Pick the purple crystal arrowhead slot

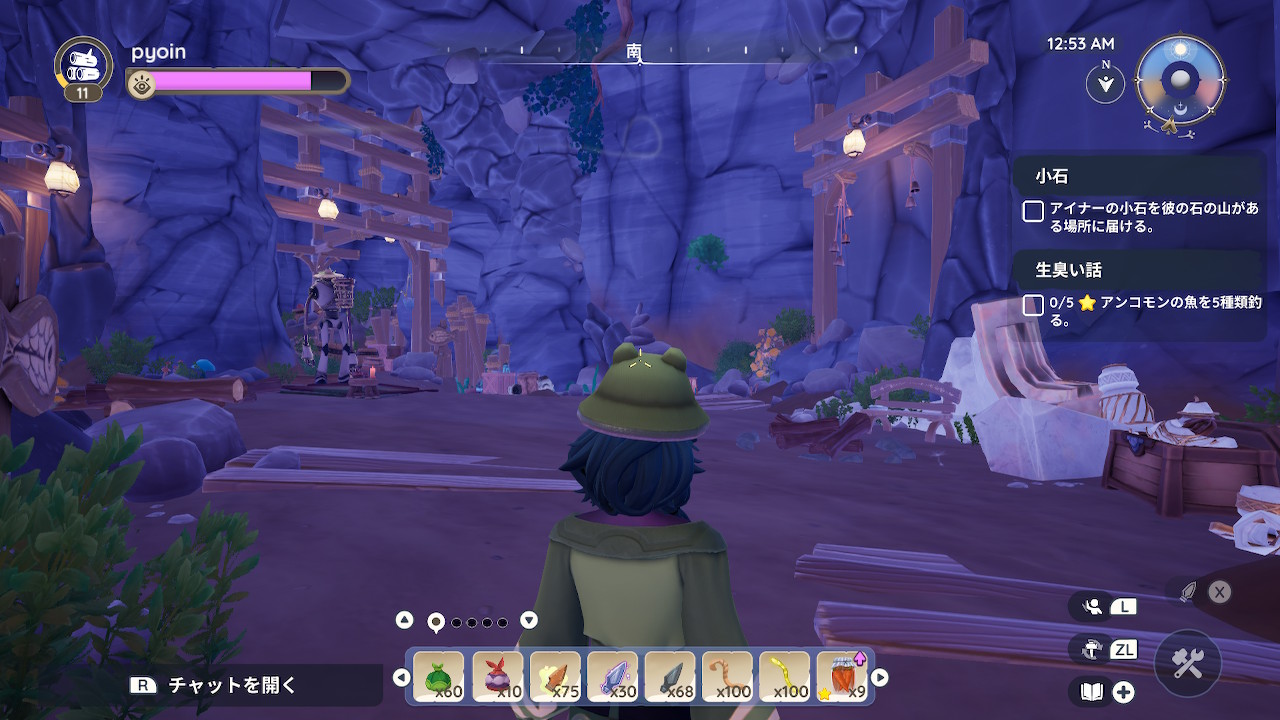[x=612, y=676]
